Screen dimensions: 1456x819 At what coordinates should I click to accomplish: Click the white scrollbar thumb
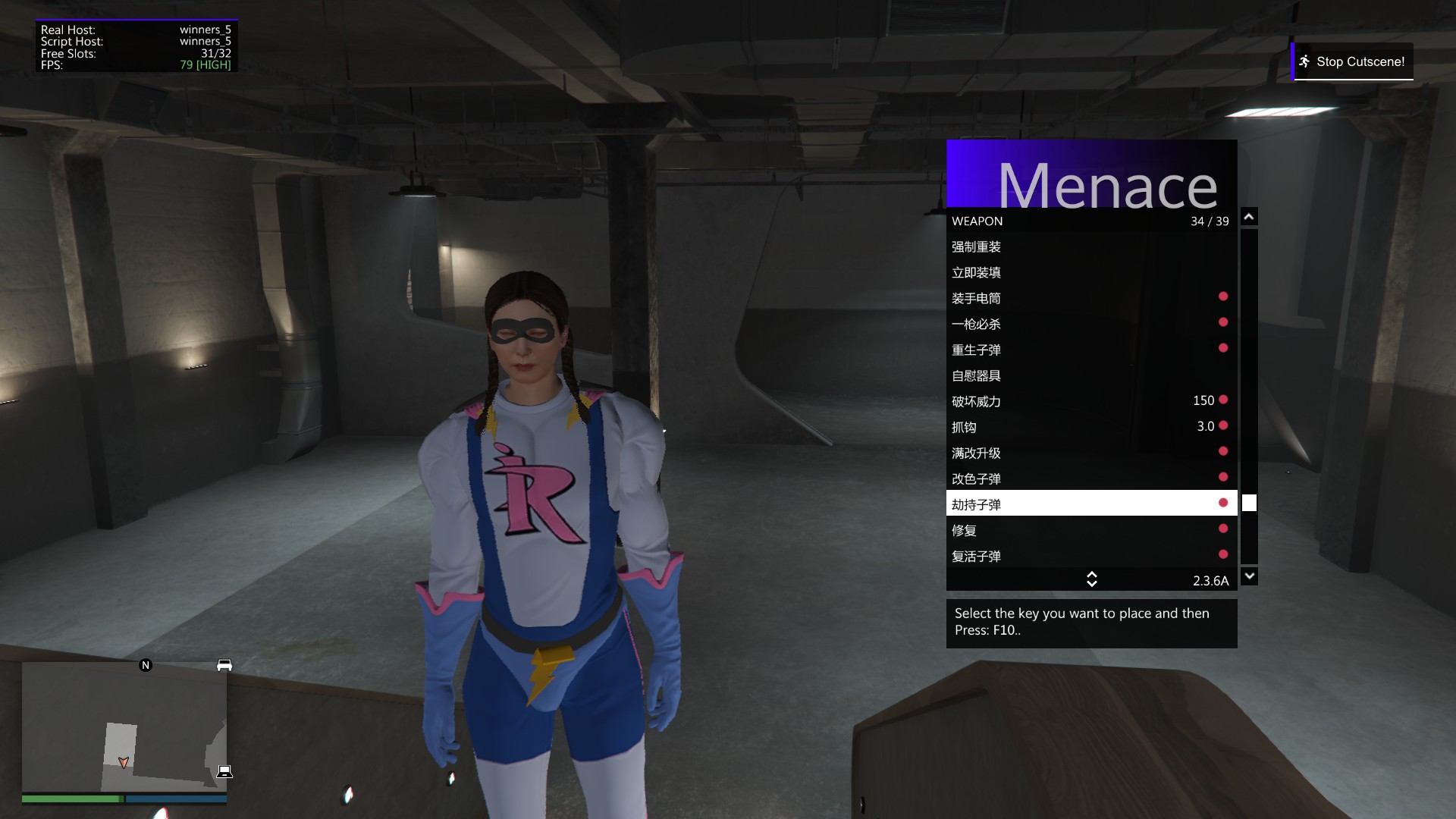[1249, 504]
